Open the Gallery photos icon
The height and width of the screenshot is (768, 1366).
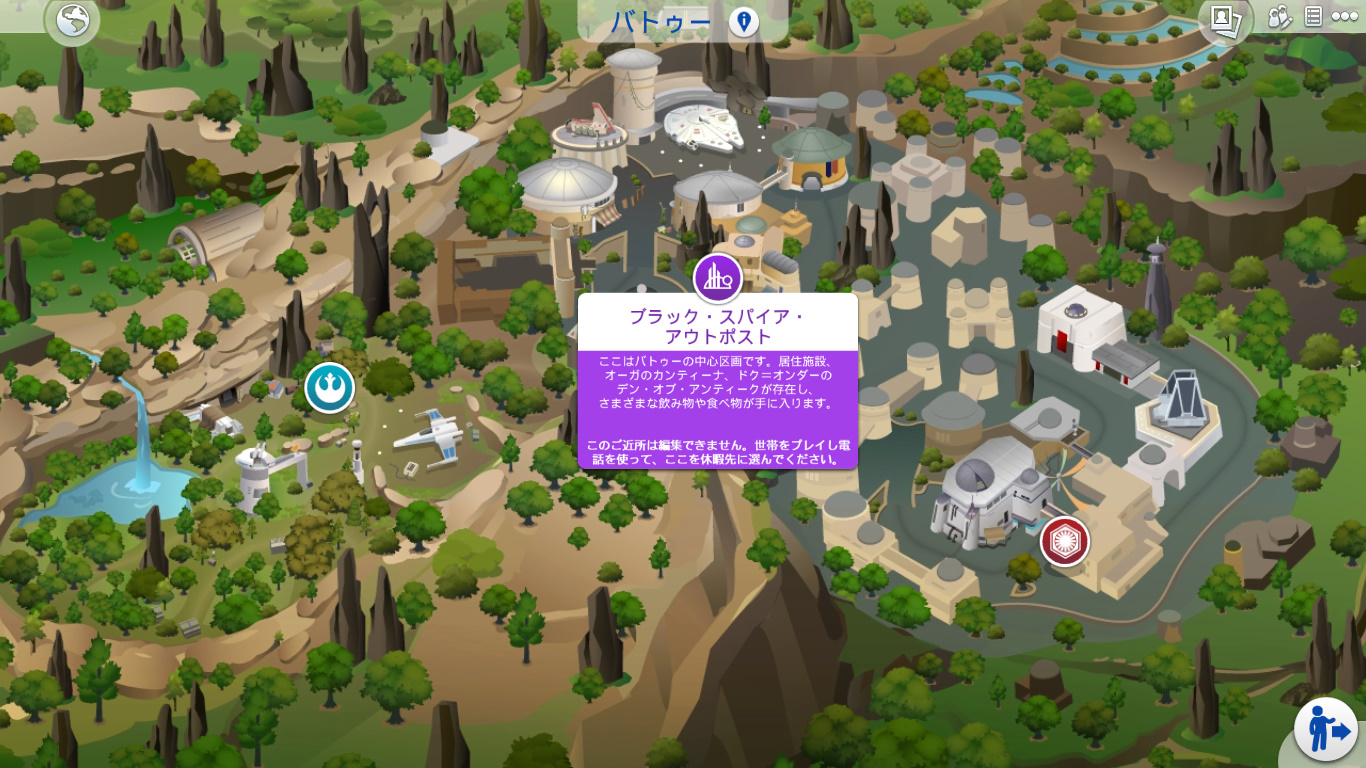[1225, 19]
